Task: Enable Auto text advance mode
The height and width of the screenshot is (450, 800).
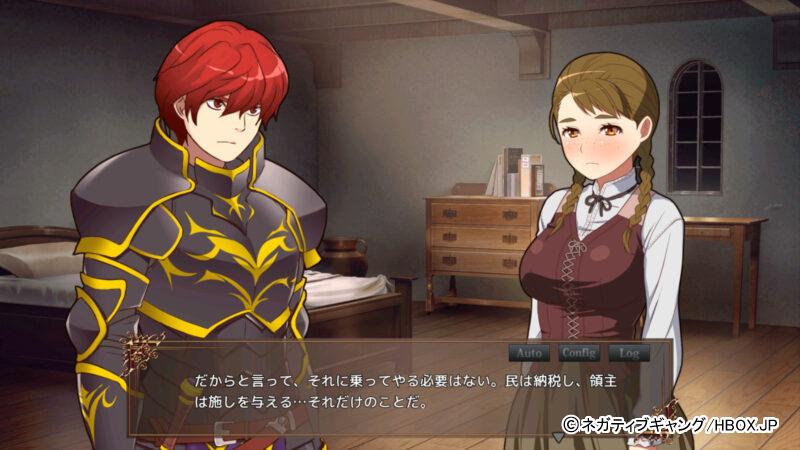Action: (x=530, y=353)
